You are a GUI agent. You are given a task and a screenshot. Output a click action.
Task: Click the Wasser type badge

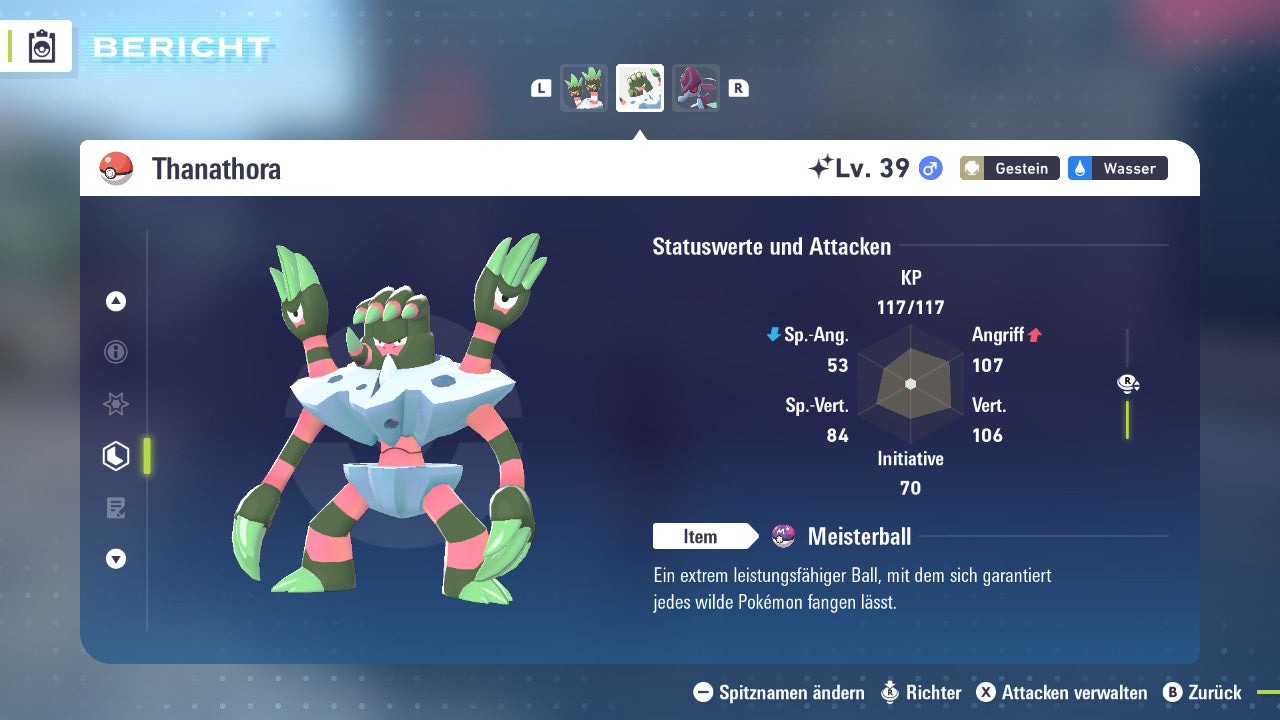coord(1117,168)
